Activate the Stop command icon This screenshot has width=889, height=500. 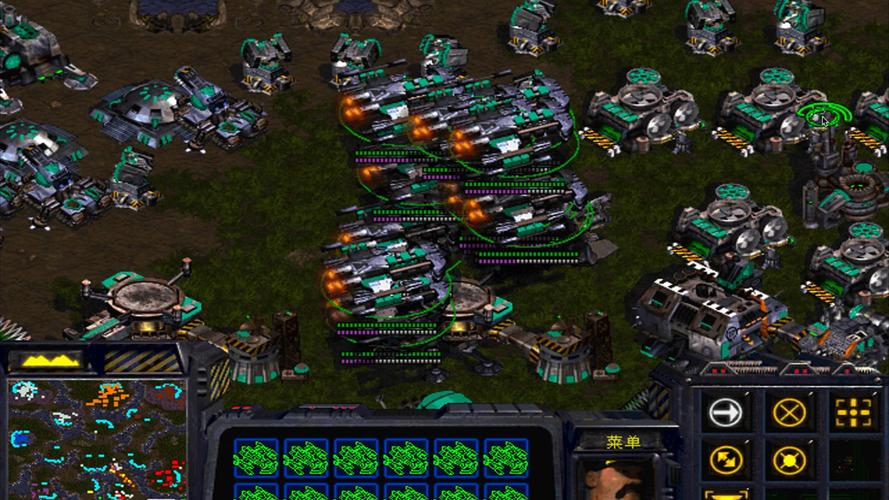tap(788, 411)
